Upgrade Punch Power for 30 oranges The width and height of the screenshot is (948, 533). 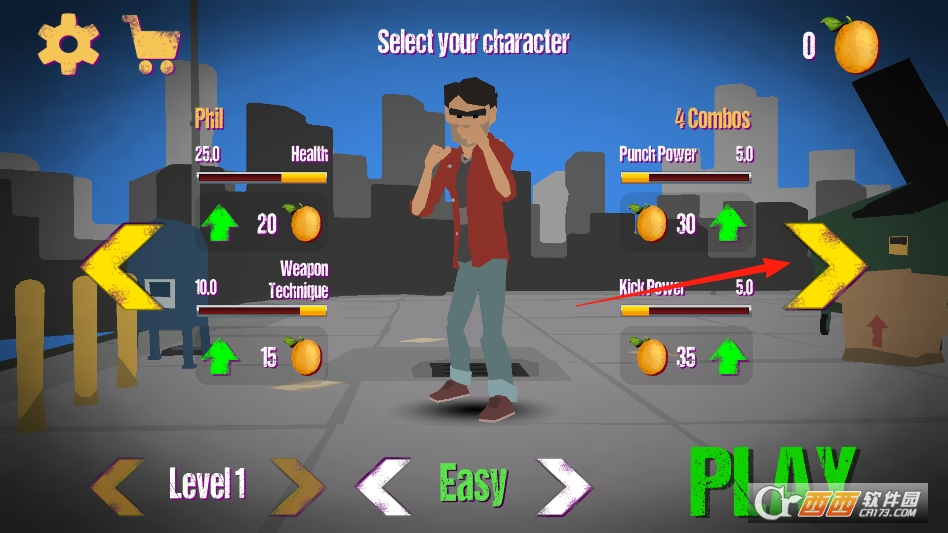tap(730, 223)
